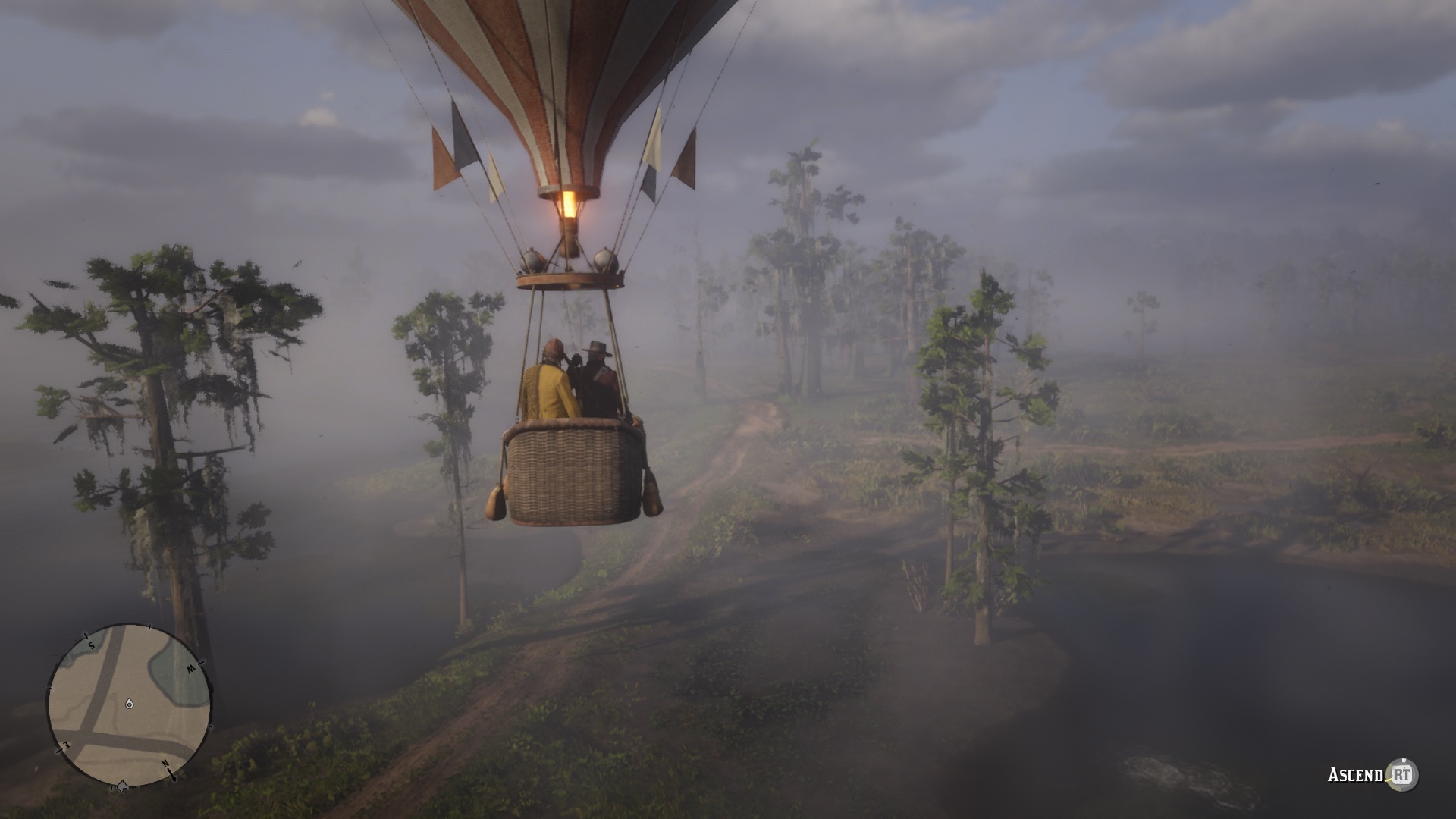Select the player marker on the minimap

pyautogui.click(x=130, y=704)
